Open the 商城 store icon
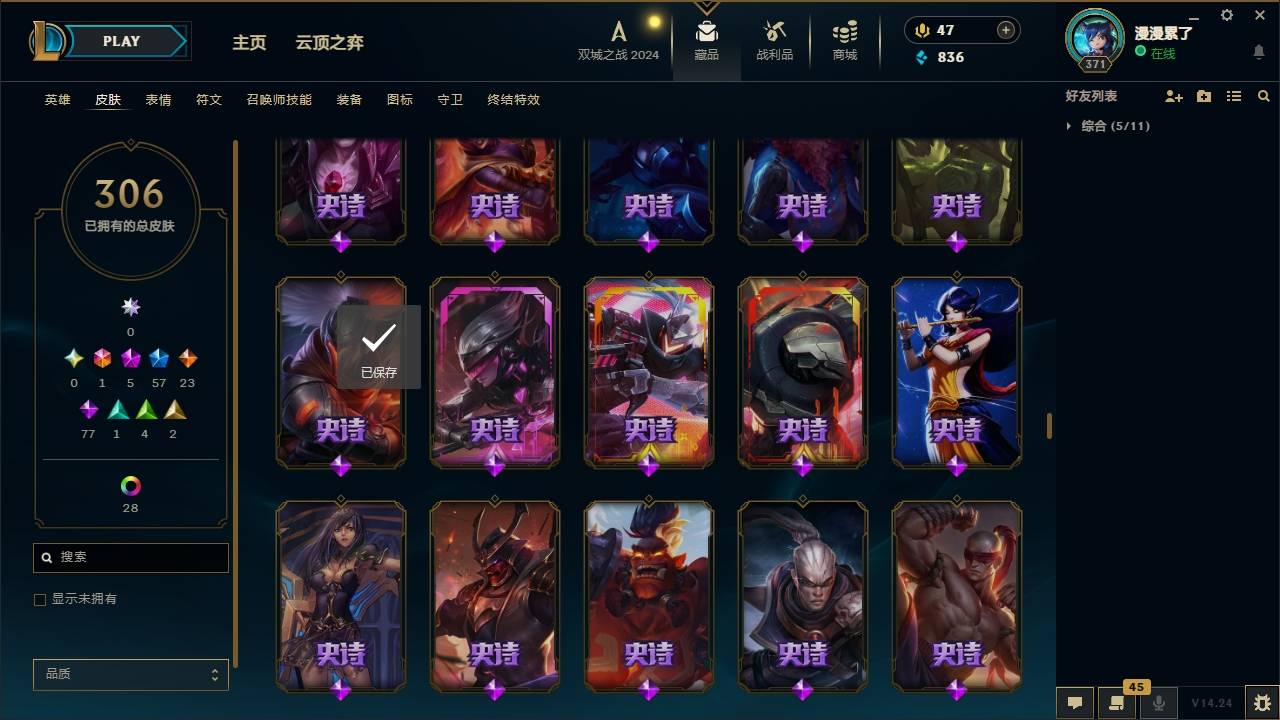Image resolution: width=1280 pixels, height=720 pixels. tap(843, 40)
